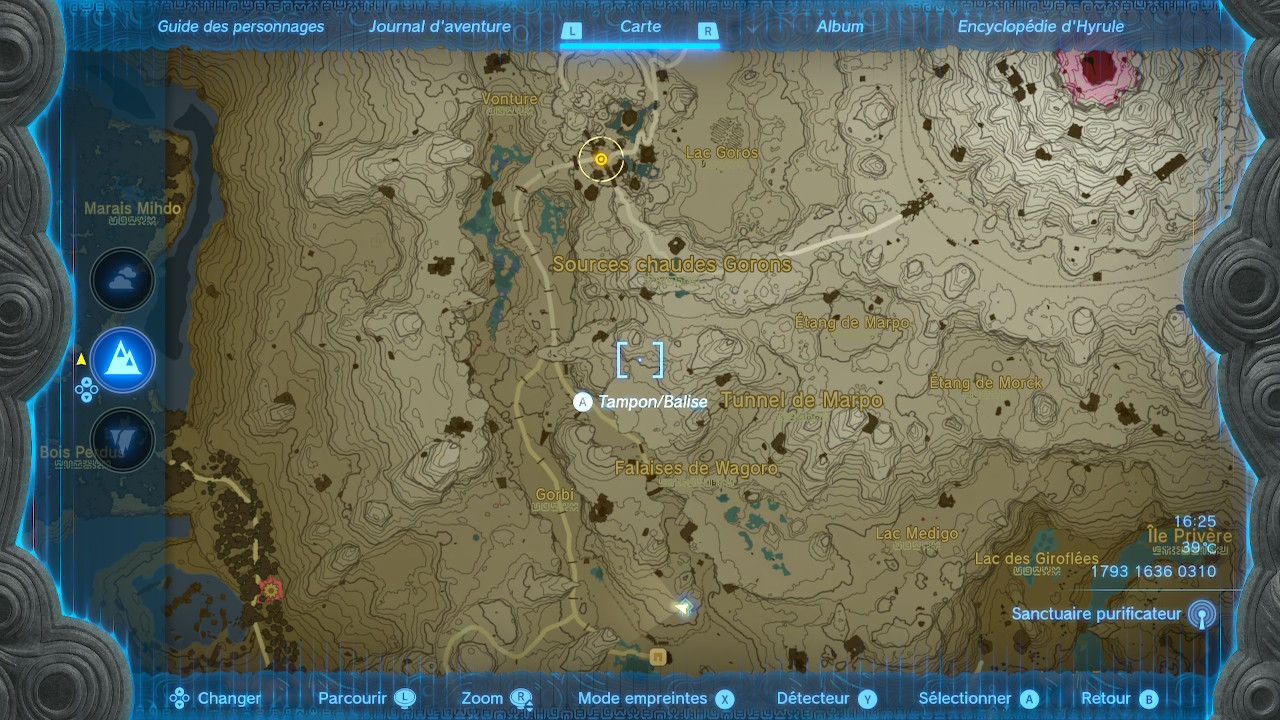Viewport: 1280px width, 720px height.
Task: Click the yellow quest objective marker
Action: click(601, 159)
